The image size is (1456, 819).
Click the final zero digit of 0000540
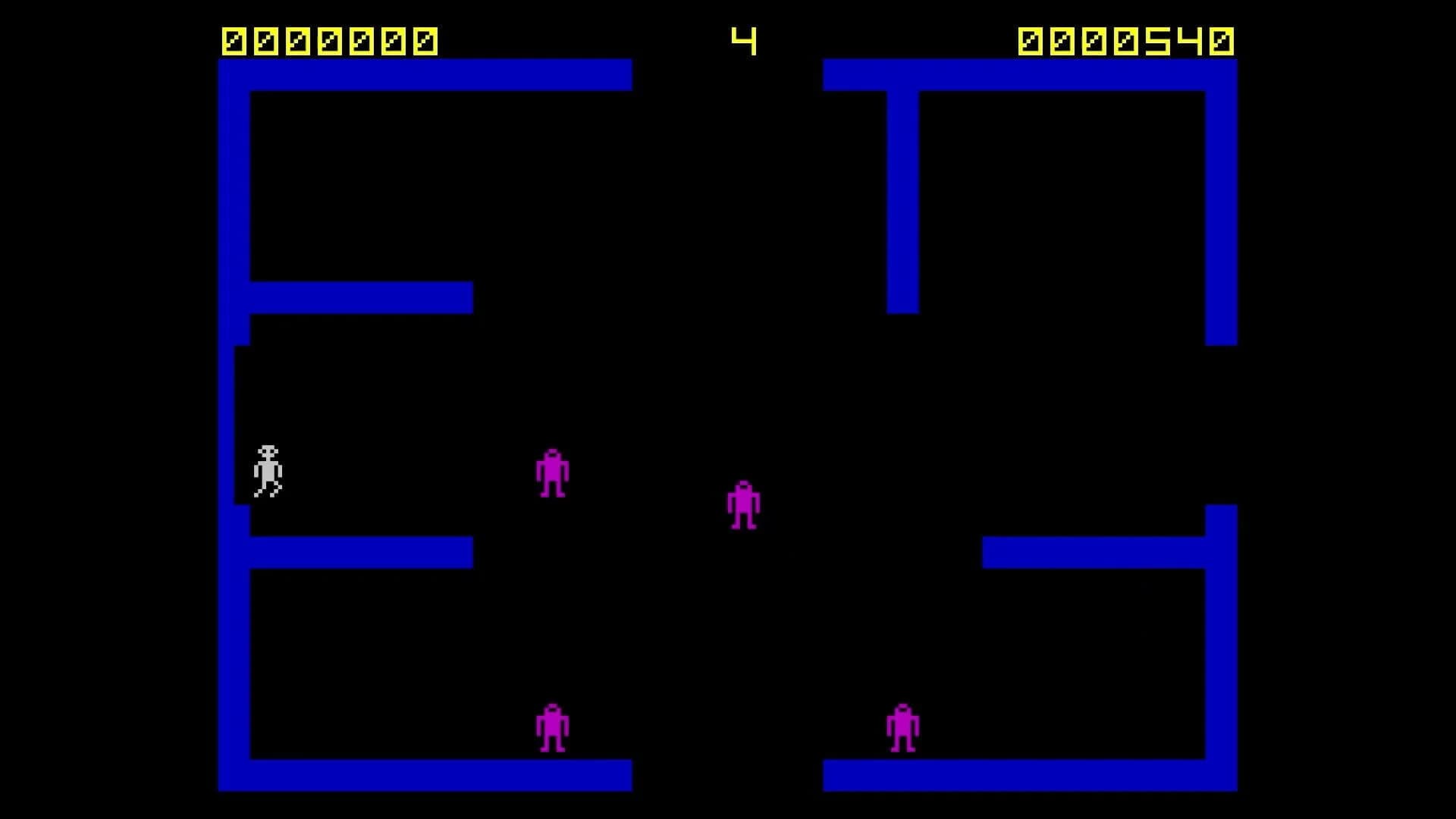(x=1221, y=39)
